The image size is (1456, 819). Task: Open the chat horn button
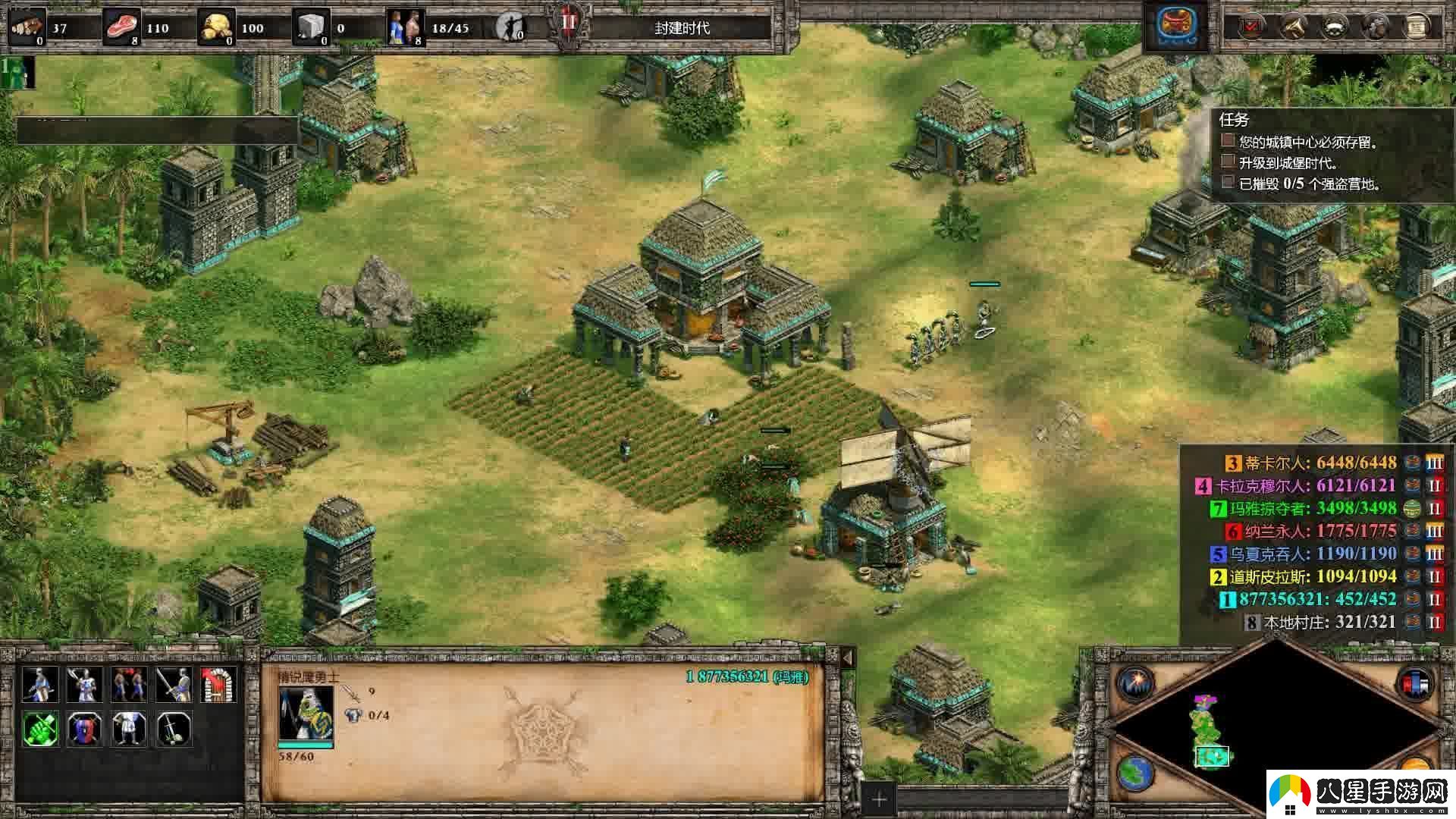point(1293,27)
